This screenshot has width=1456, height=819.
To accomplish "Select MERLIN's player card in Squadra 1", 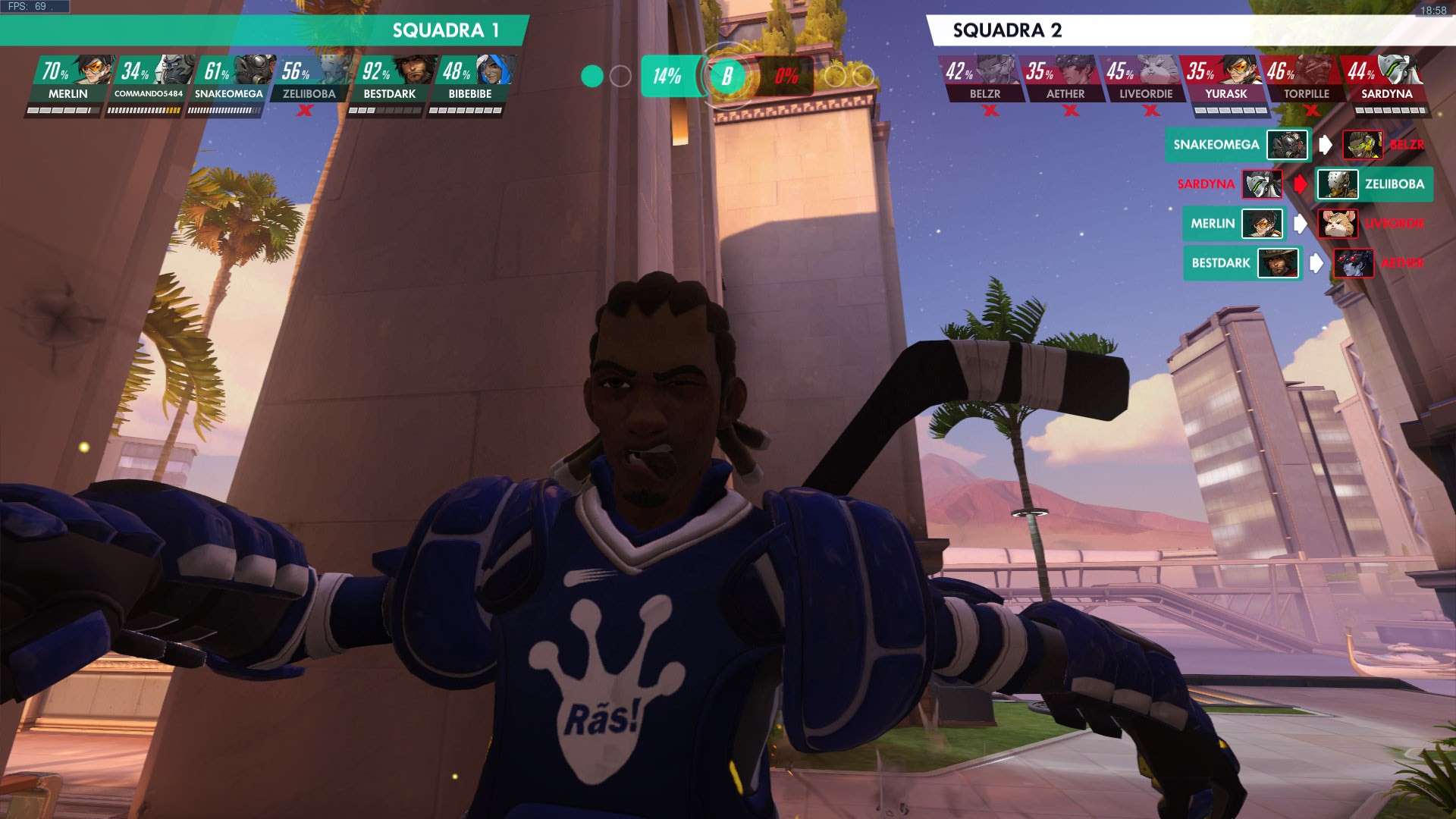I will (x=68, y=80).
